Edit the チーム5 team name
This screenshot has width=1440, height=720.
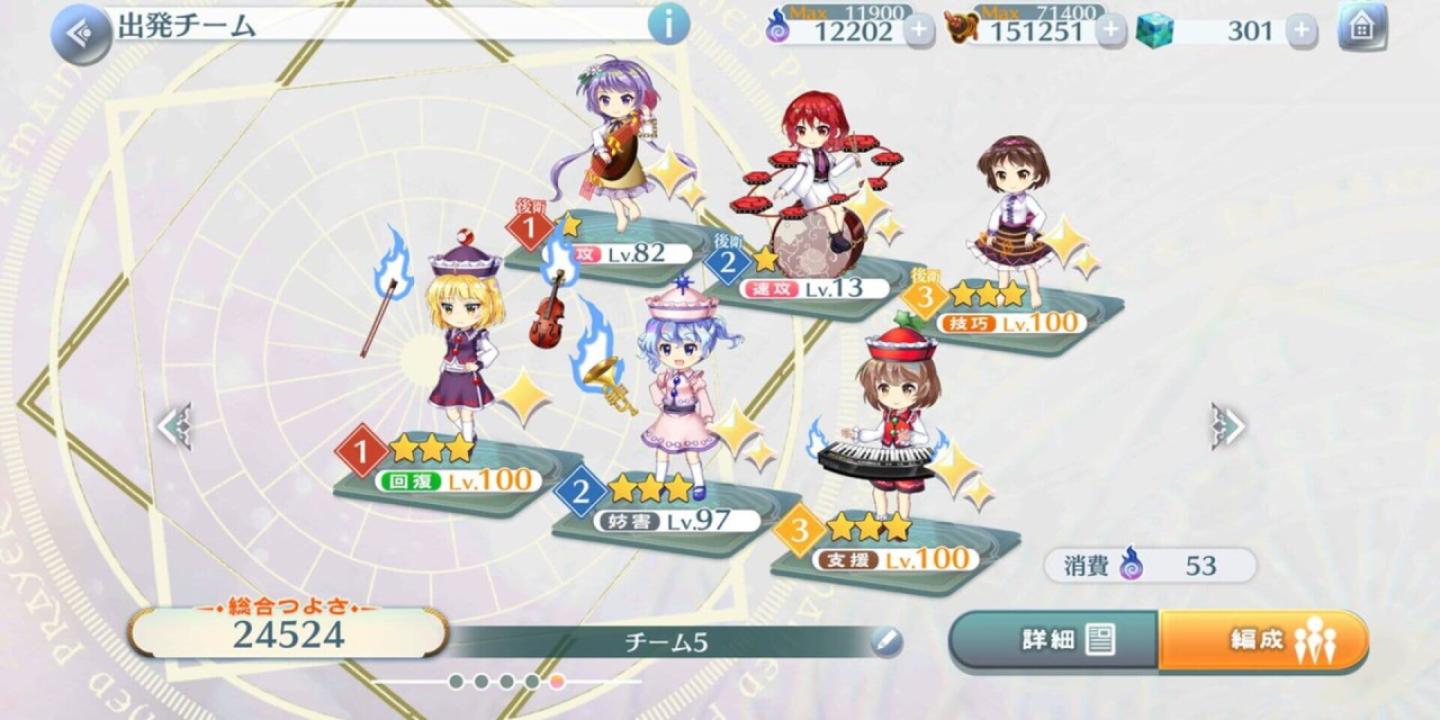coord(886,642)
